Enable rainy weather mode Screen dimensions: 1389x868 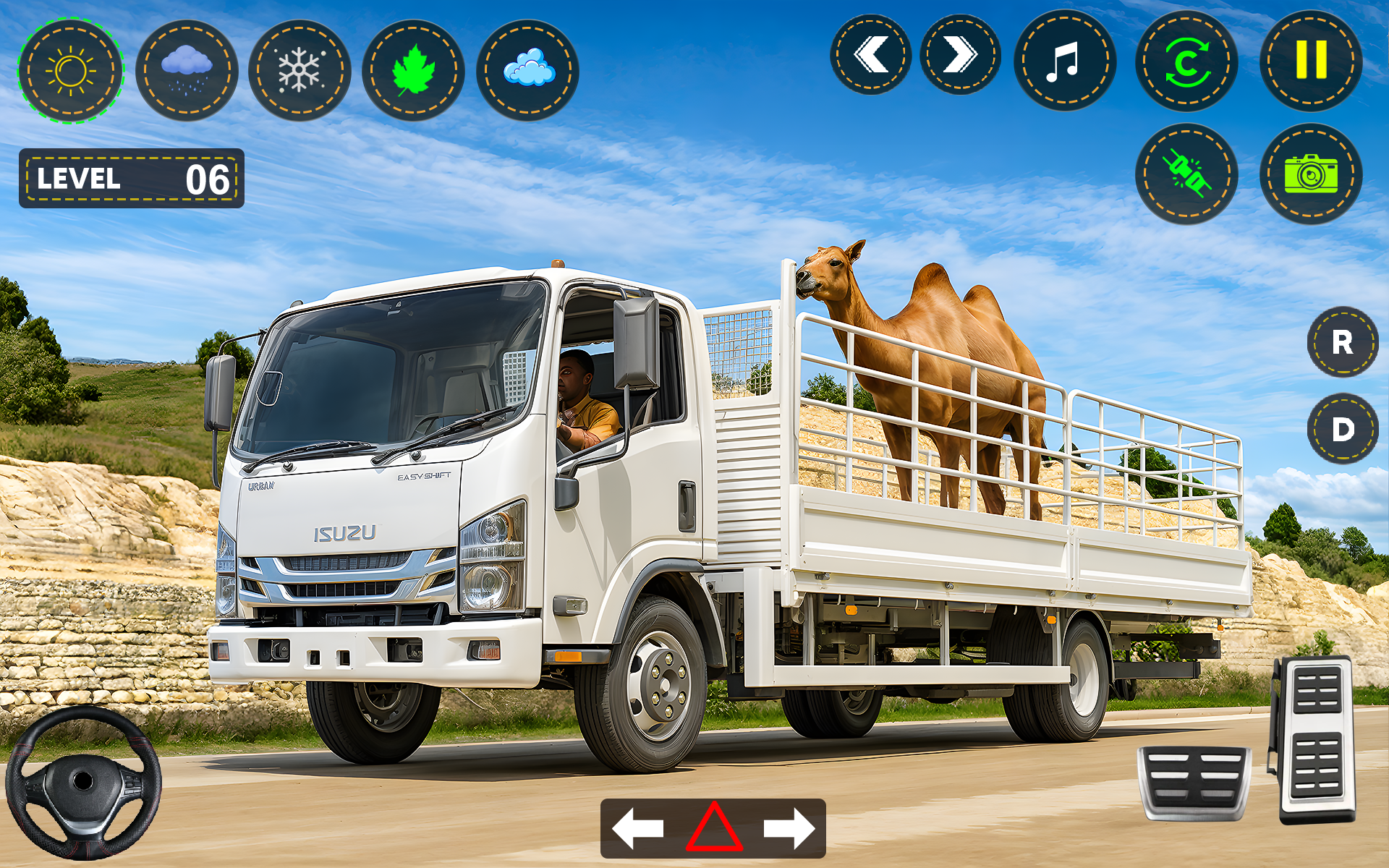click(x=184, y=69)
